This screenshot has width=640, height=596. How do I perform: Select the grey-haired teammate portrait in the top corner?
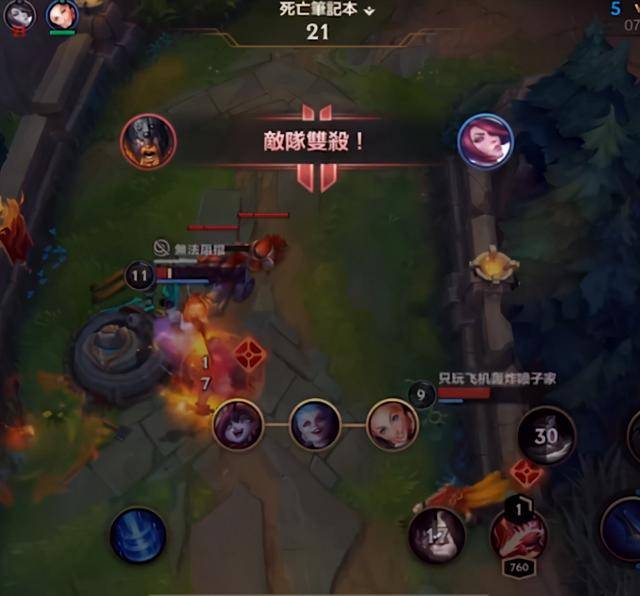tap(19, 13)
